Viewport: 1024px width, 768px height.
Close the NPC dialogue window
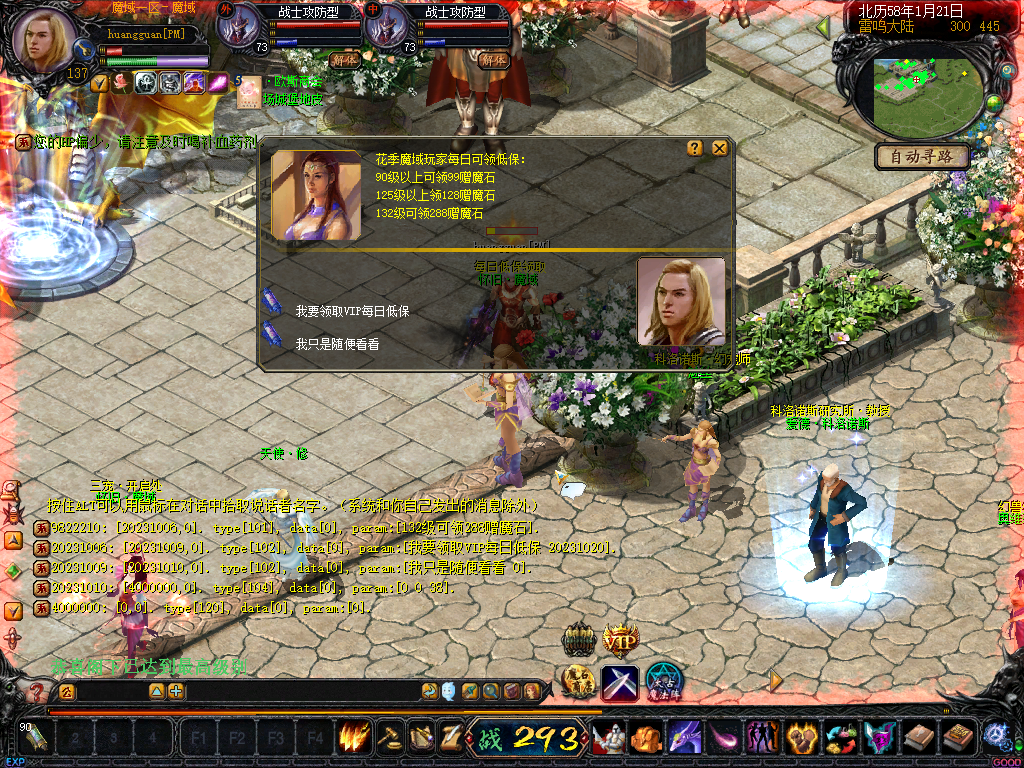pos(720,148)
